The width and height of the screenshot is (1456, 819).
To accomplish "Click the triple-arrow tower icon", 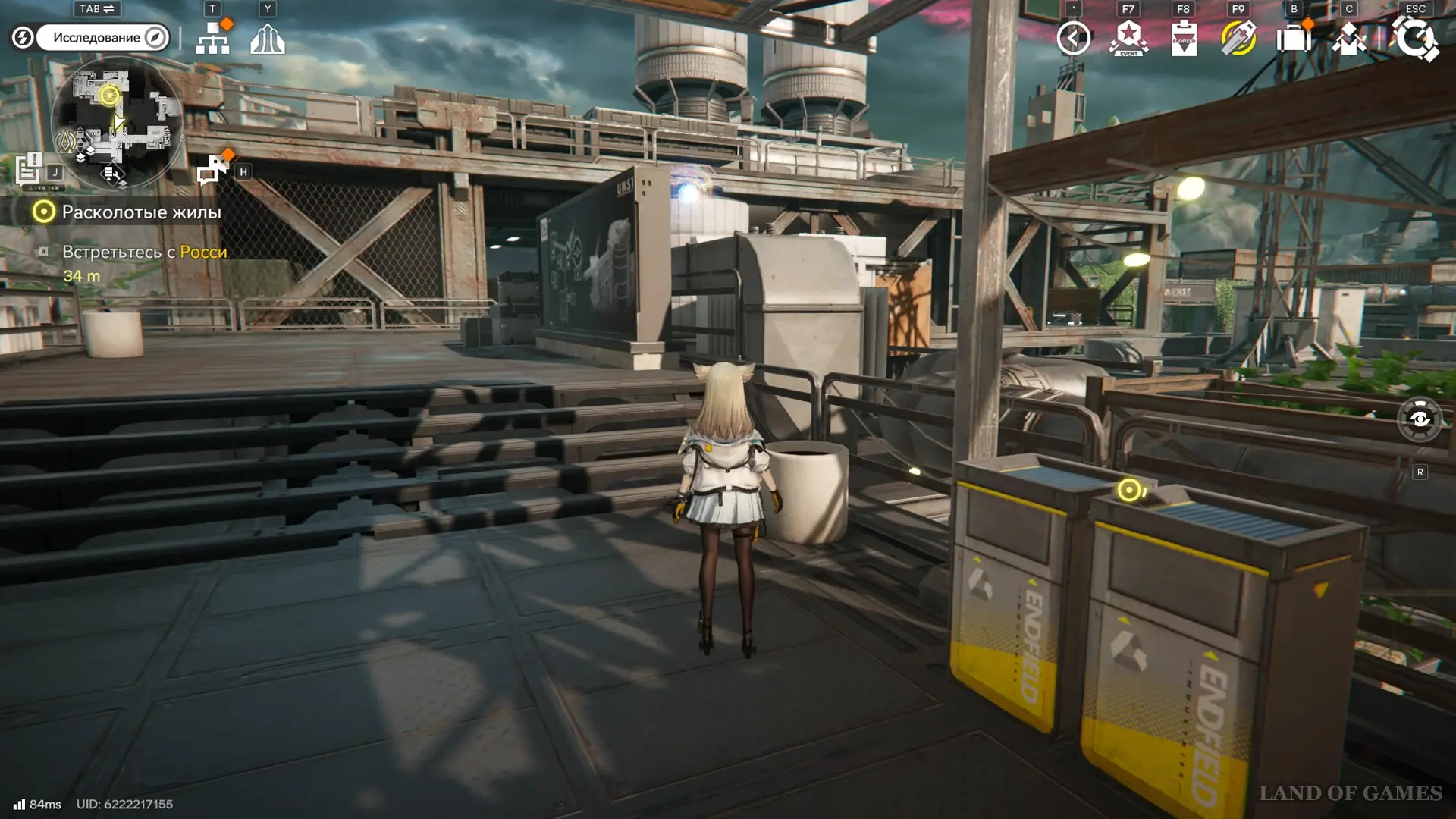I will (x=268, y=38).
